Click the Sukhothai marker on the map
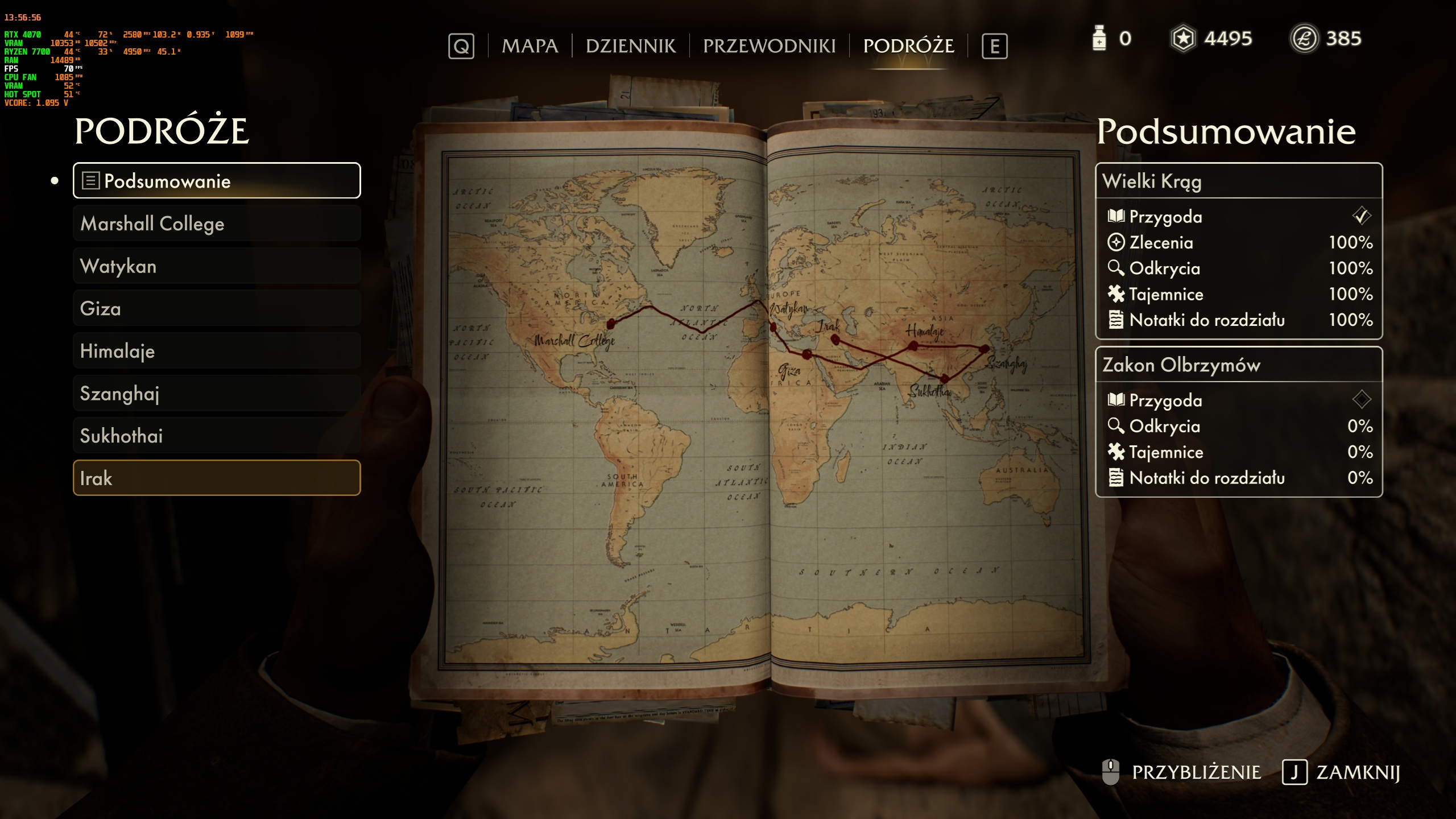 (944, 378)
